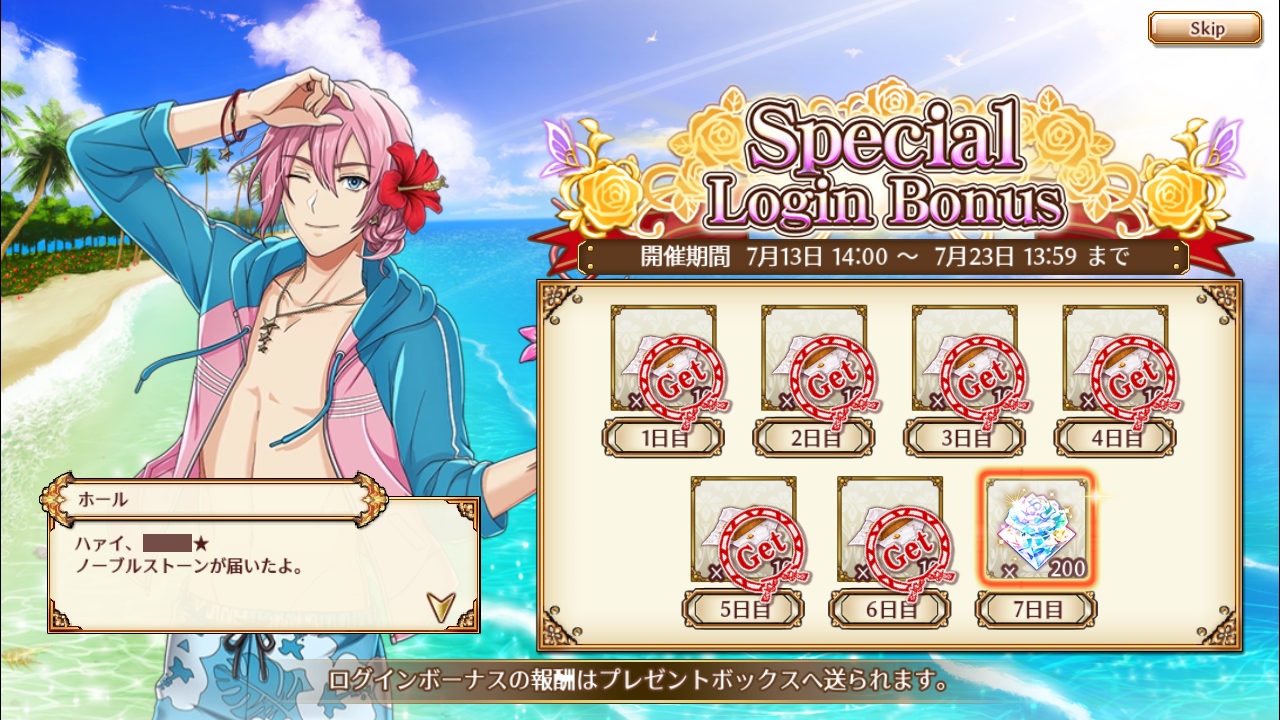Select the 2日目 reward tile
This screenshot has height=720, width=1280.
tap(814, 360)
